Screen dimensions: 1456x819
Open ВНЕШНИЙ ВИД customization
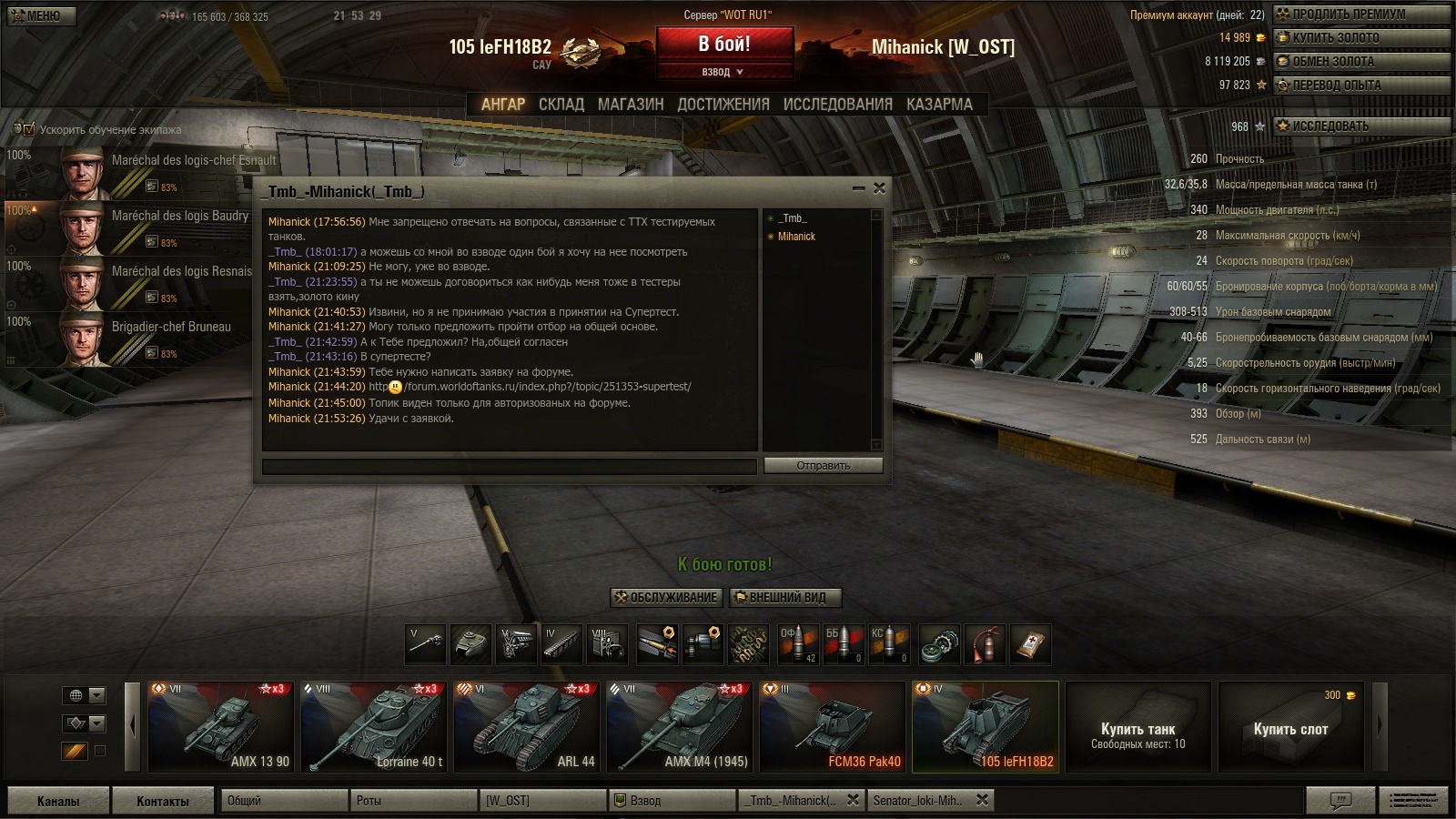(x=785, y=598)
